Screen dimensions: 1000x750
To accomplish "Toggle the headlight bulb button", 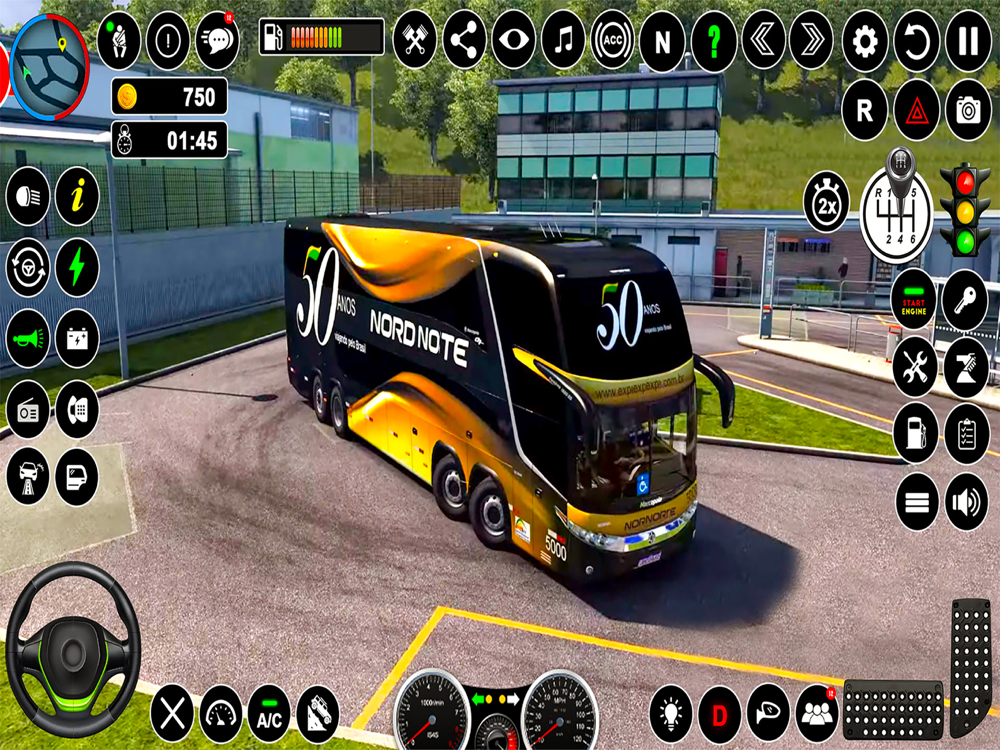I will (x=670, y=714).
